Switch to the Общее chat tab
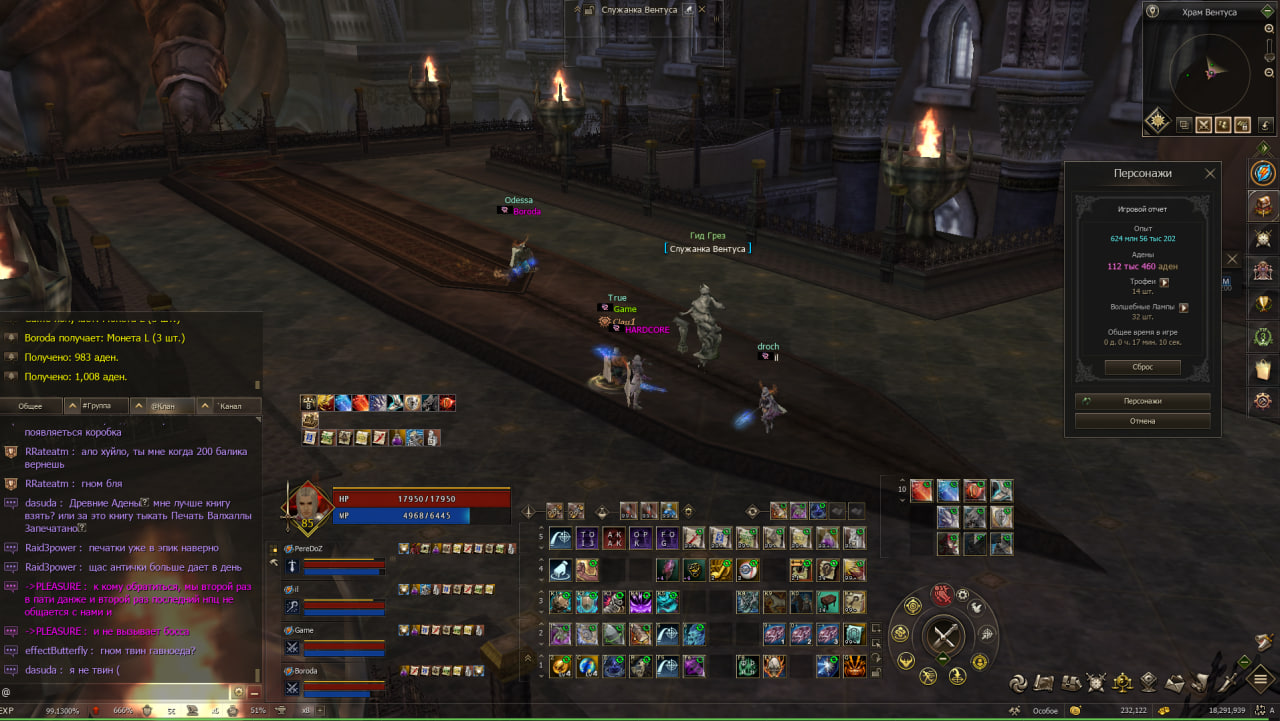The width and height of the screenshot is (1280, 721). (31, 406)
